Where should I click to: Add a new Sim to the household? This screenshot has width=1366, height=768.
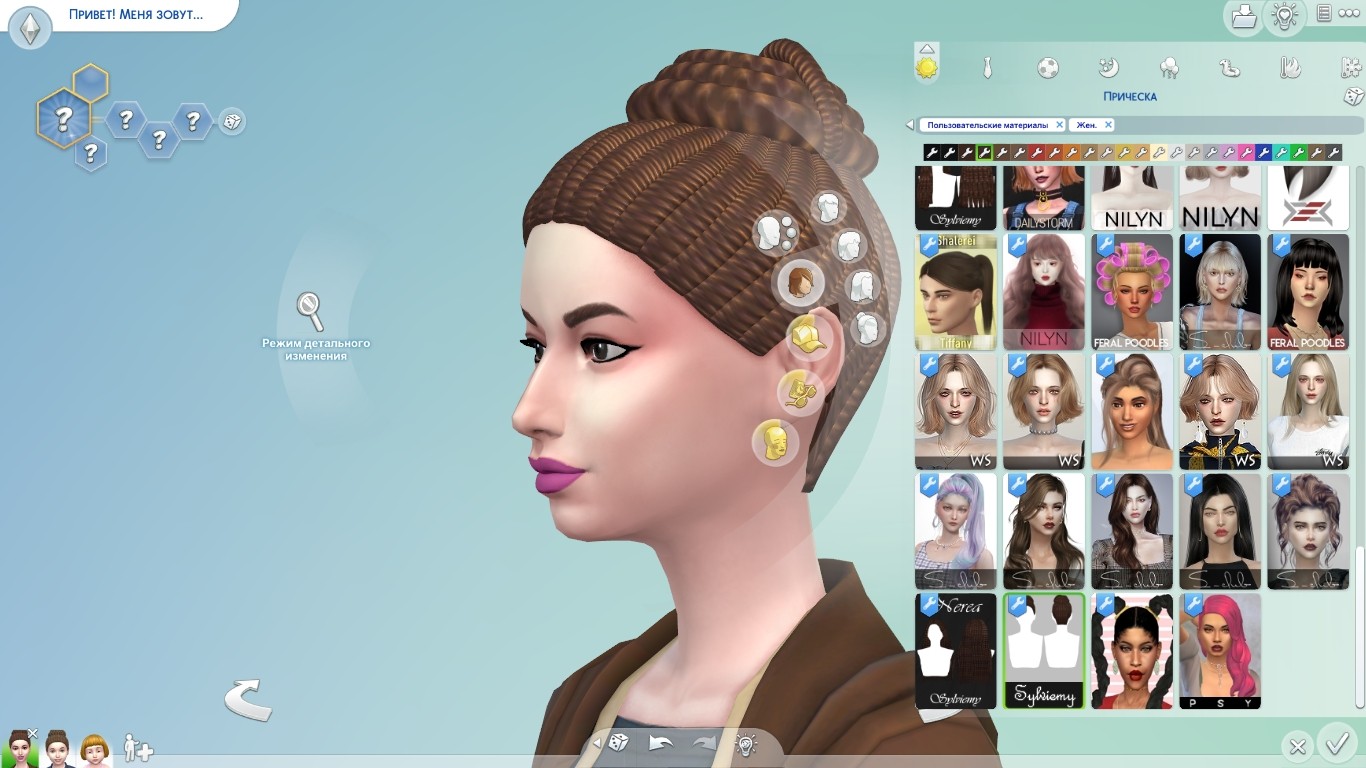[x=137, y=748]
